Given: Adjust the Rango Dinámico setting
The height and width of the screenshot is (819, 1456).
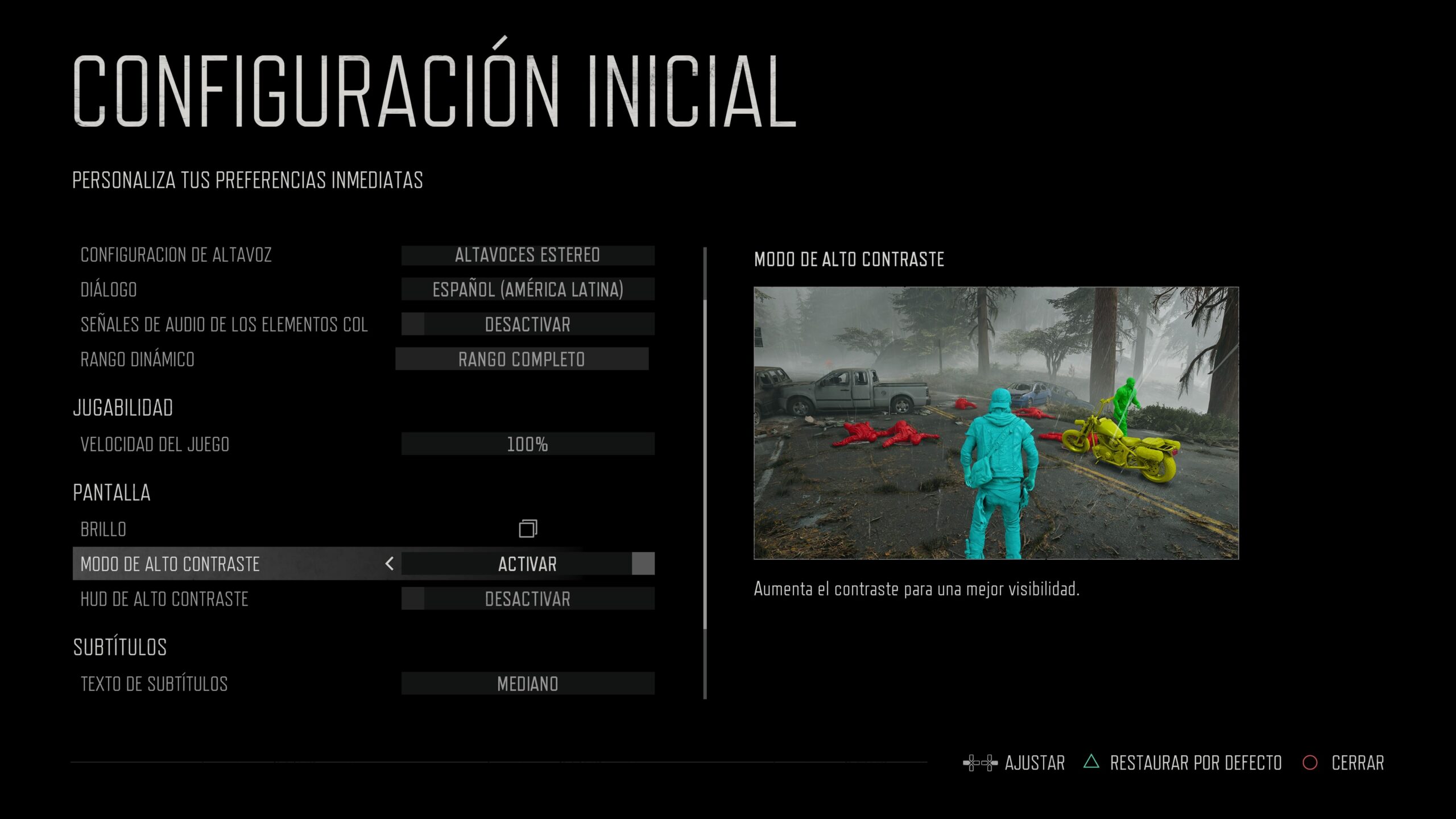Looking at the screenshot, I should [x=522, y=359].
